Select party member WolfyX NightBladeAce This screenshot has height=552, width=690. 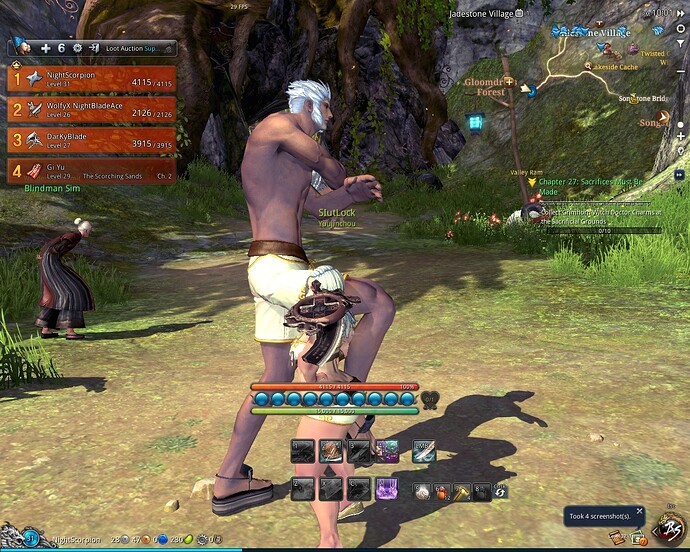tap(91, 109)
